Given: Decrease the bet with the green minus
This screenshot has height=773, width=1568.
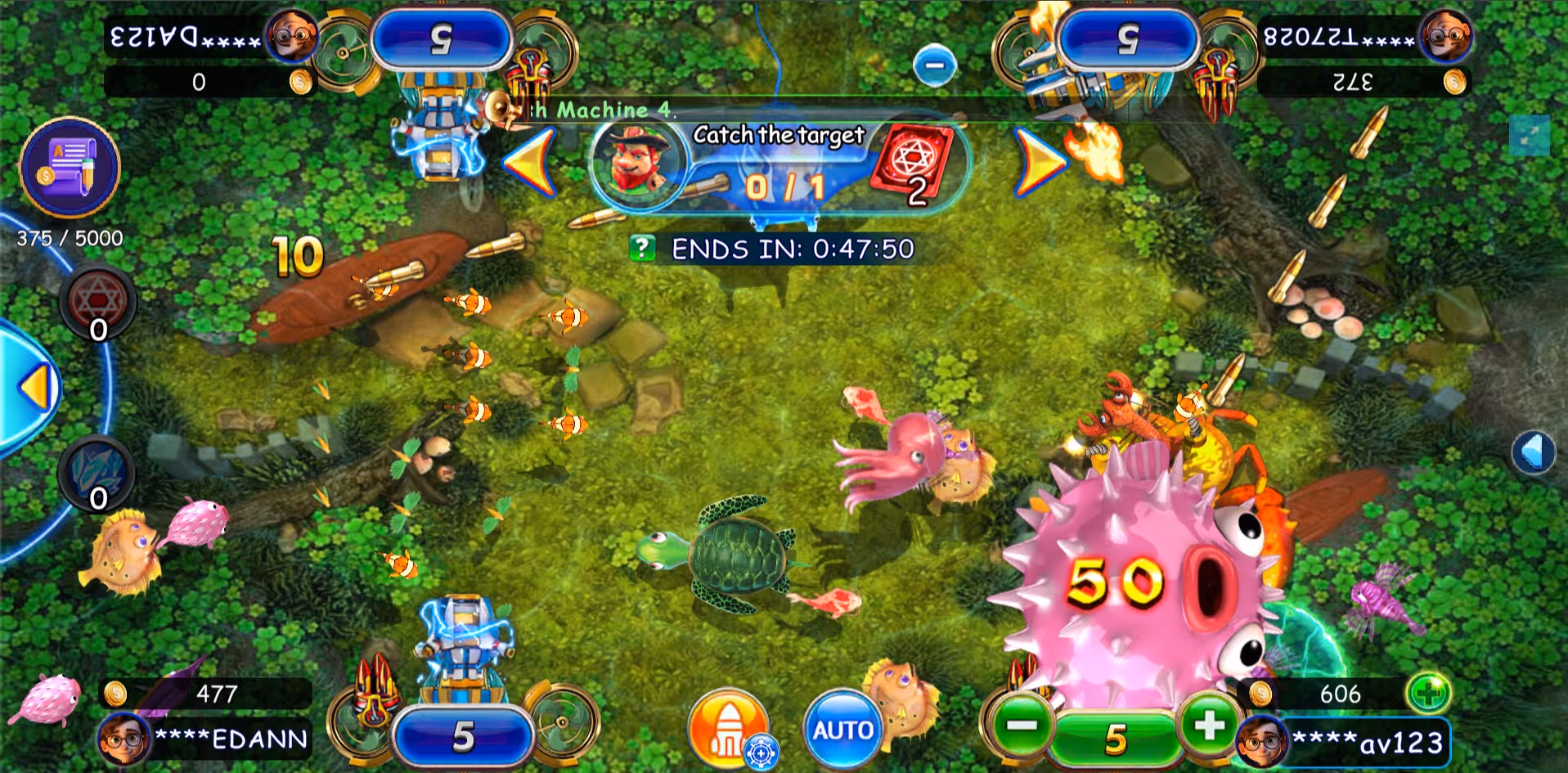Looking at the screenshot, I should coord(1021,726).
